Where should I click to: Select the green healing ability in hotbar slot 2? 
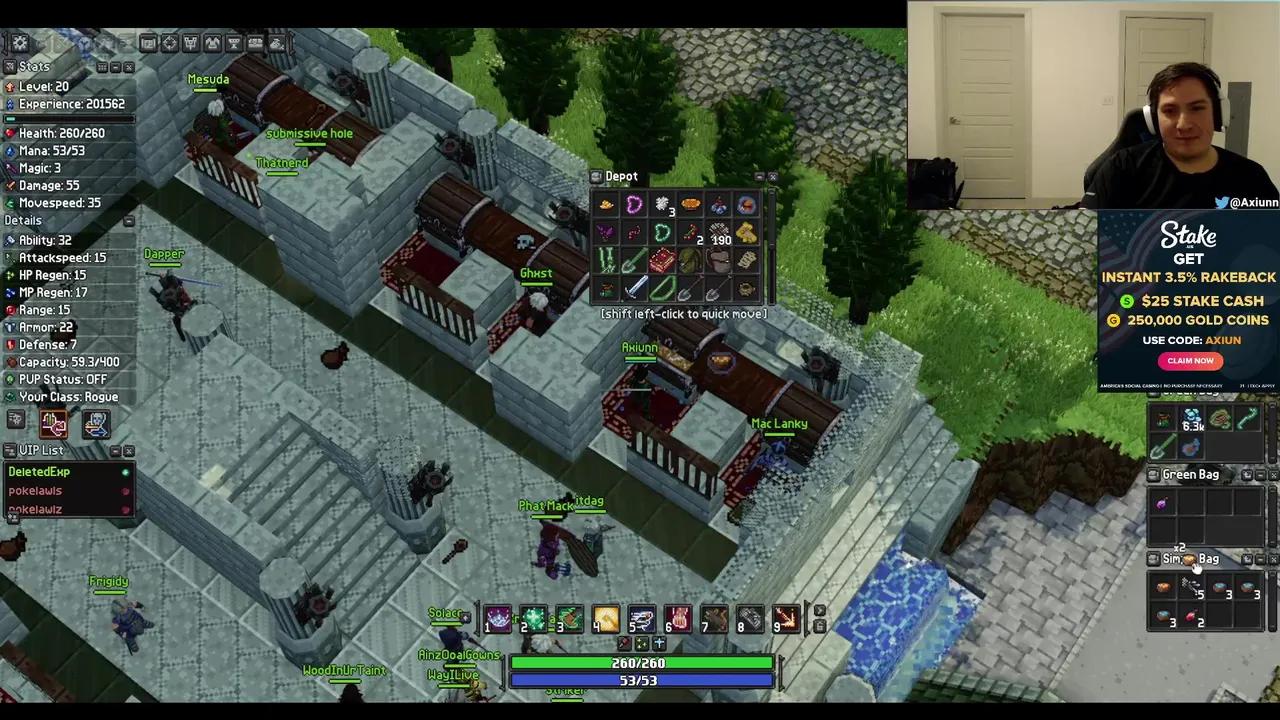coord(533,620)
